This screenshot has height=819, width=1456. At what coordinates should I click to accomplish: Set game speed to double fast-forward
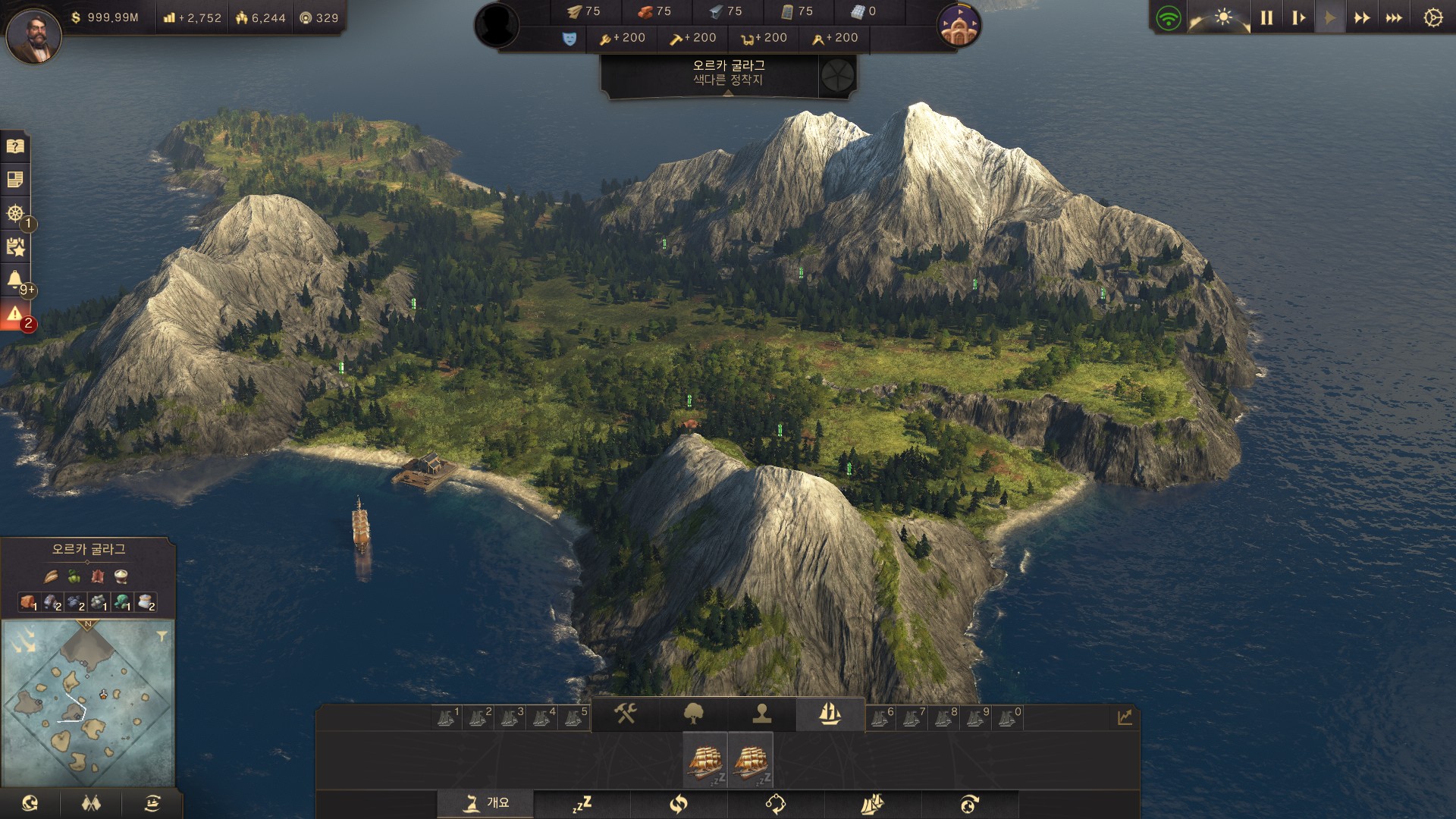1362,17
